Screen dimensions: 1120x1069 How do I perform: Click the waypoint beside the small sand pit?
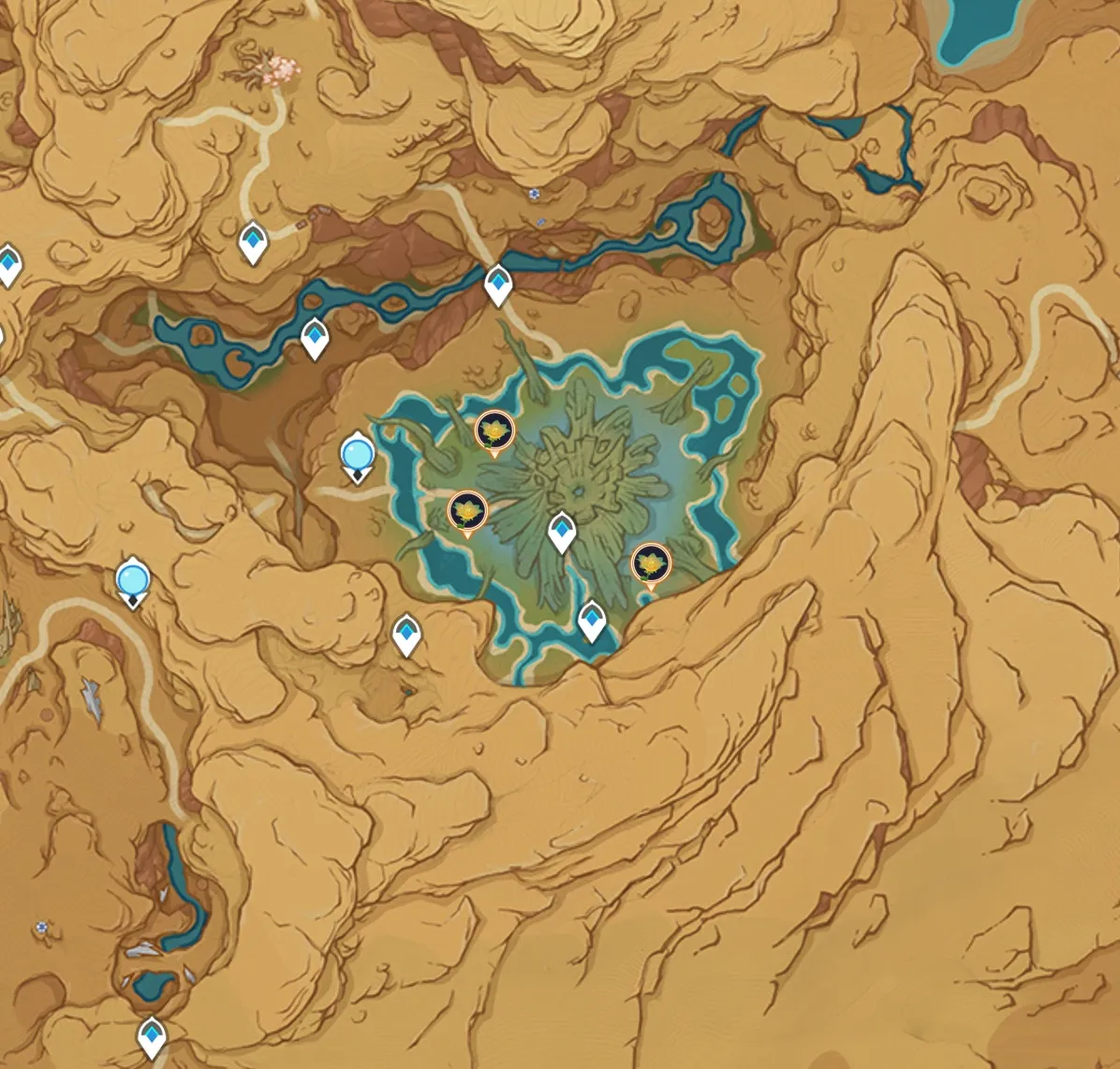point(405,635)
